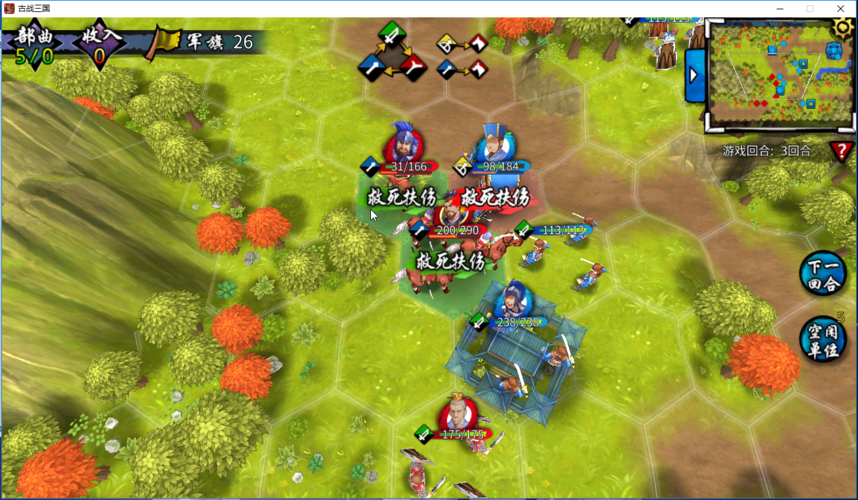
Task: Collapse the minimap with the blue arrow tab
Action: [x=694, y=76]
